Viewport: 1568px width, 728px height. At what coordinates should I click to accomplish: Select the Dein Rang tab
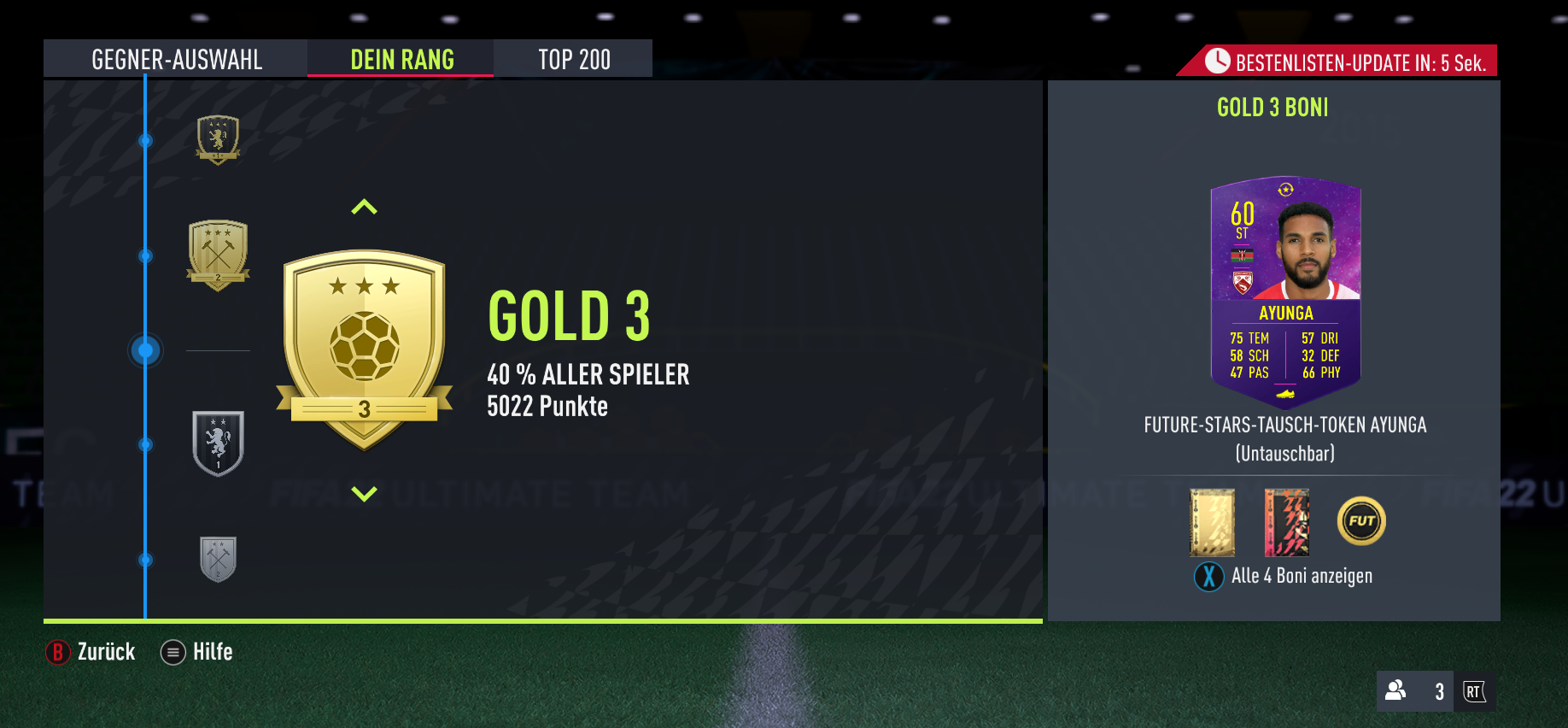[x=401, y=59]
